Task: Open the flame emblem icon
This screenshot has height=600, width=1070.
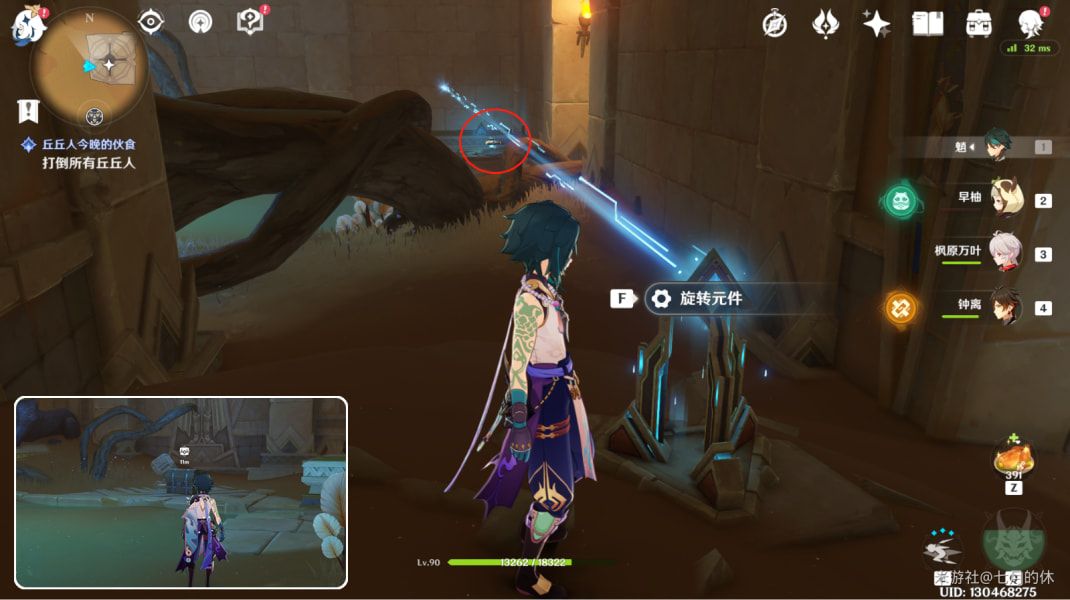Action: [826, 24]
